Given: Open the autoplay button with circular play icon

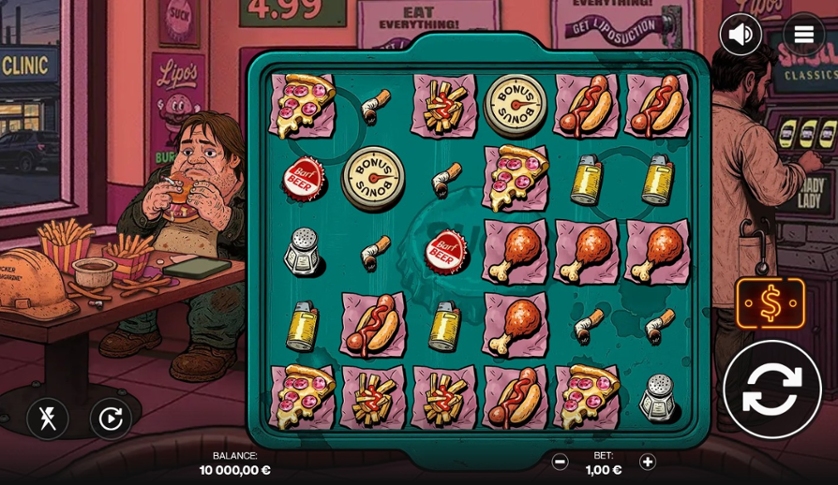Looking at the screenshot, I should 110,418.
